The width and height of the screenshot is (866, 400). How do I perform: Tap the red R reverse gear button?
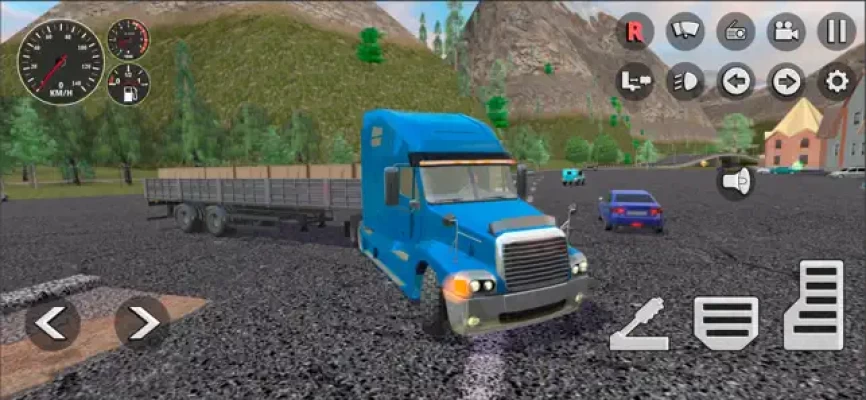[x=635, y=31]
